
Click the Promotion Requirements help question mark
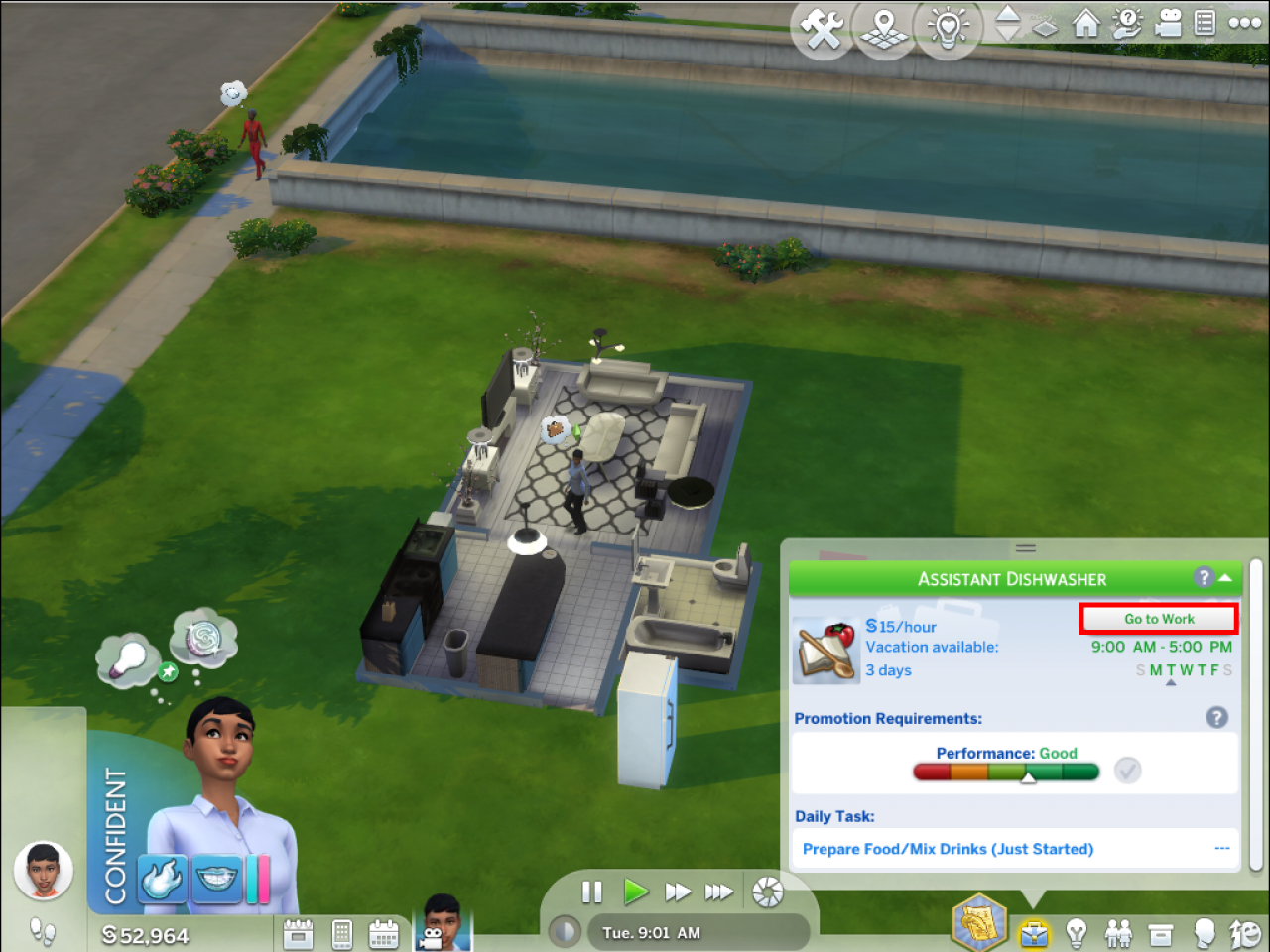click(x=1216, y=717)
